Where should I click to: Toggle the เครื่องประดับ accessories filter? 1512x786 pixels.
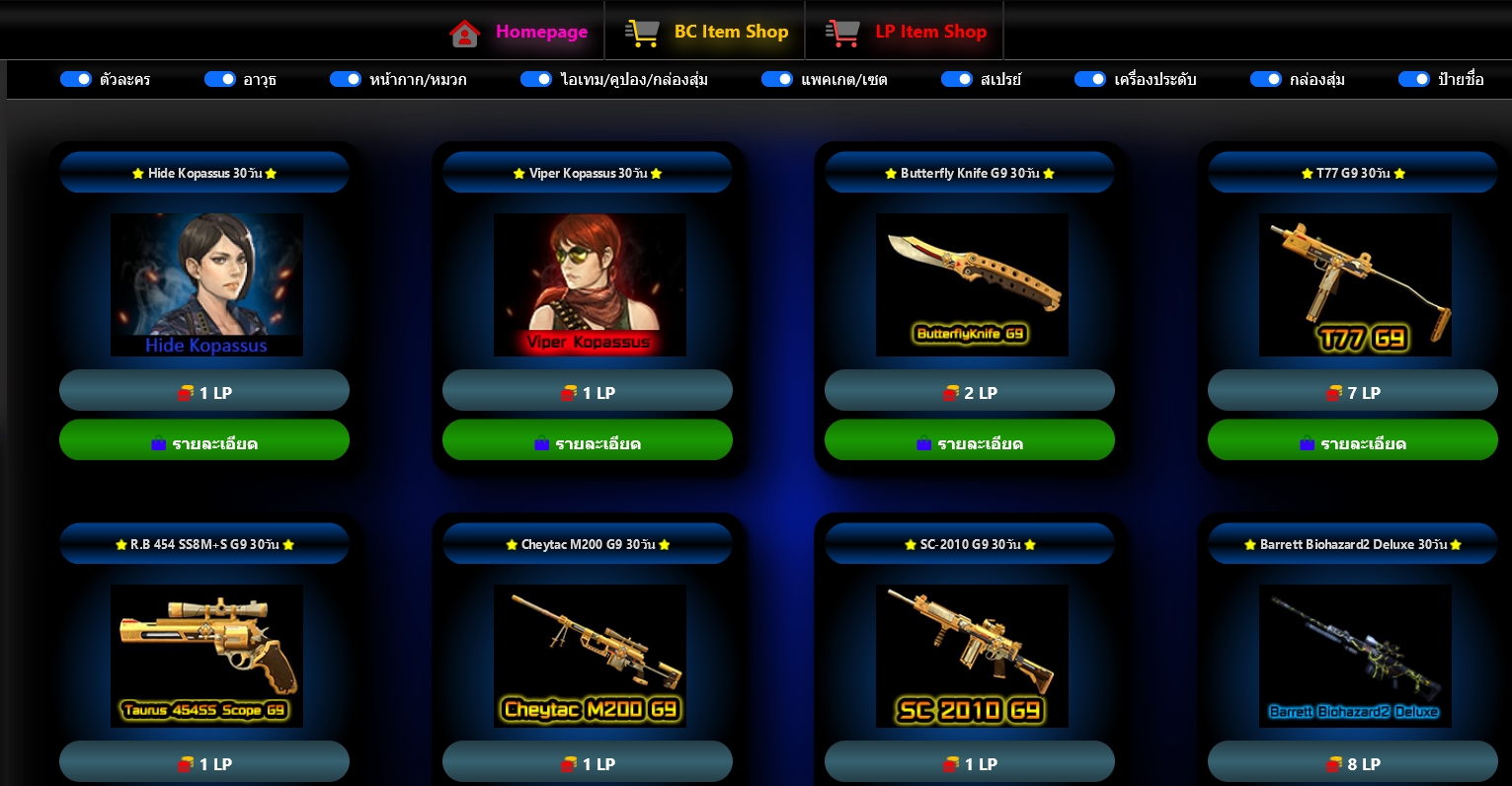tap(1090, 79)
